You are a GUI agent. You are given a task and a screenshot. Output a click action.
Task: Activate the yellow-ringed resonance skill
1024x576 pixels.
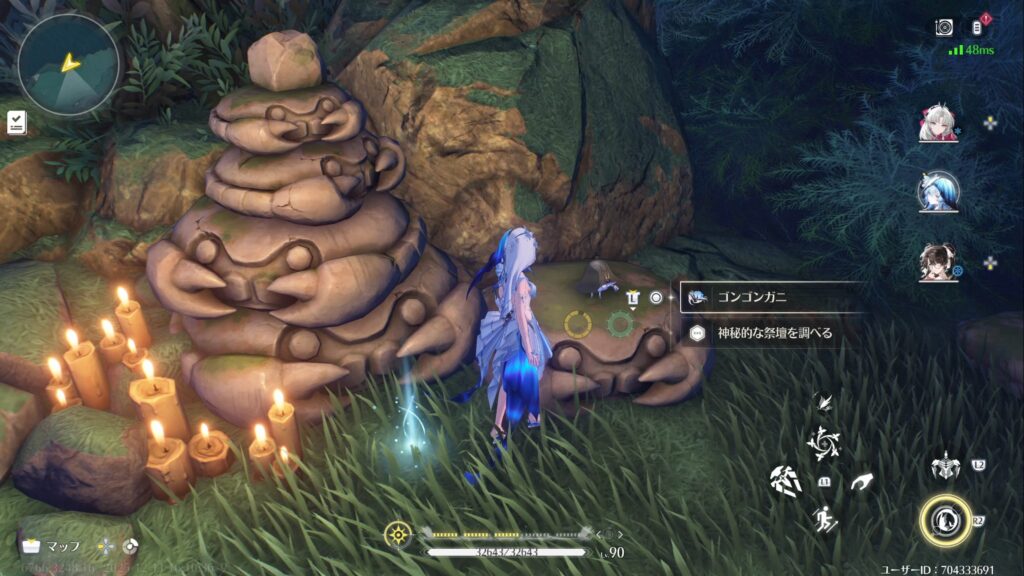pyautogui.click(x=945, y=520)
